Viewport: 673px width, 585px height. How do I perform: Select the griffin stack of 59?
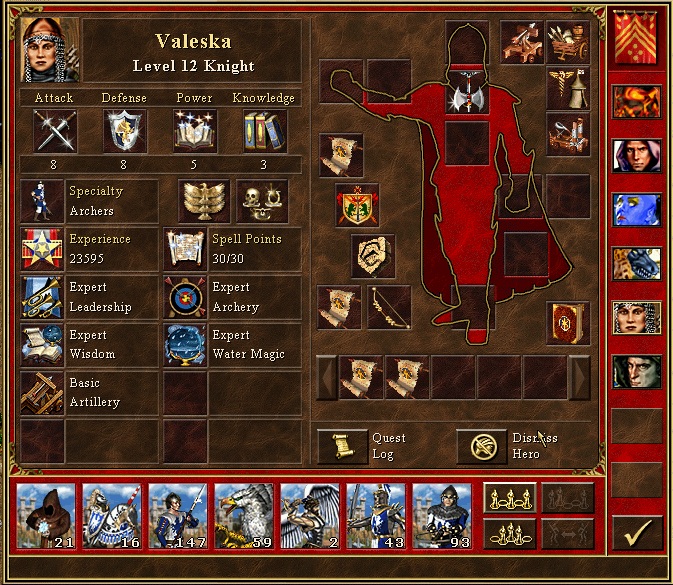pyautogui.click(x=243, y=516)
